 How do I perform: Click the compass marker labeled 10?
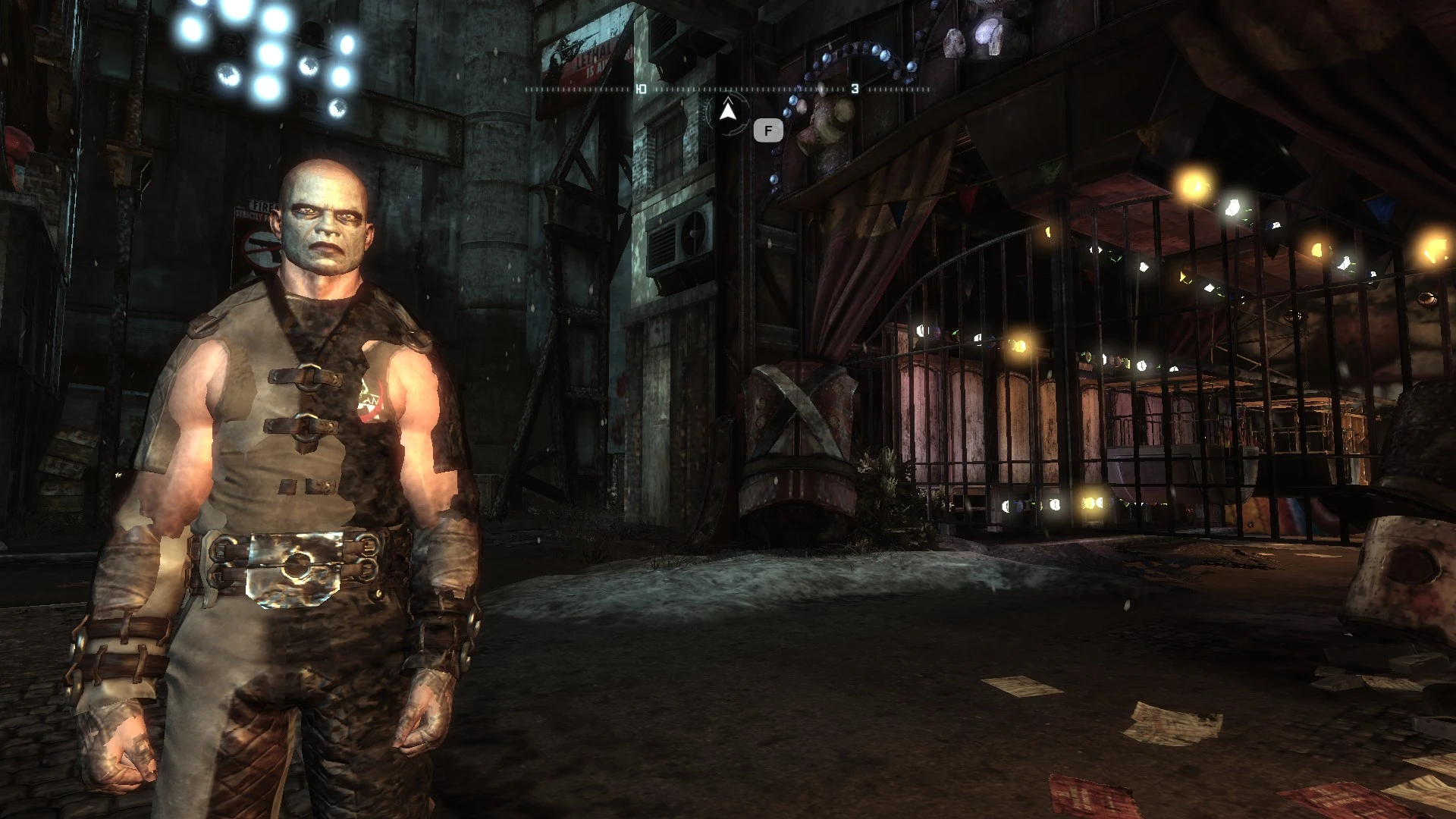641,89
